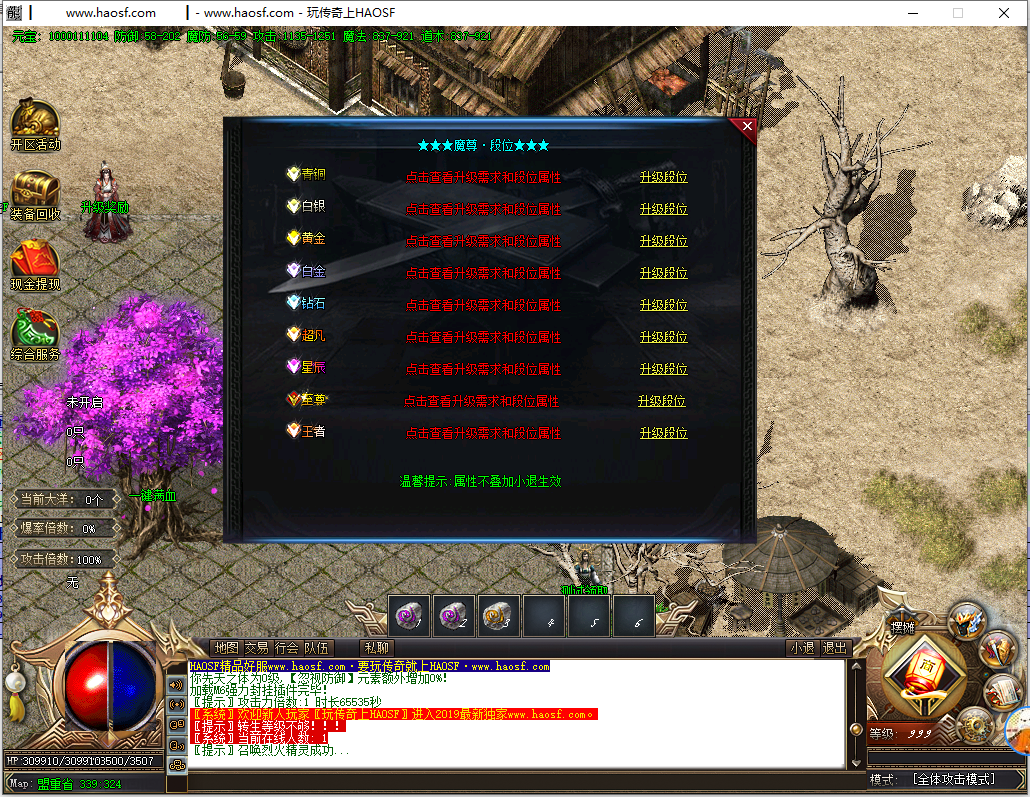Upgrade the 王者 rank tier

click(x=663, y=433)
